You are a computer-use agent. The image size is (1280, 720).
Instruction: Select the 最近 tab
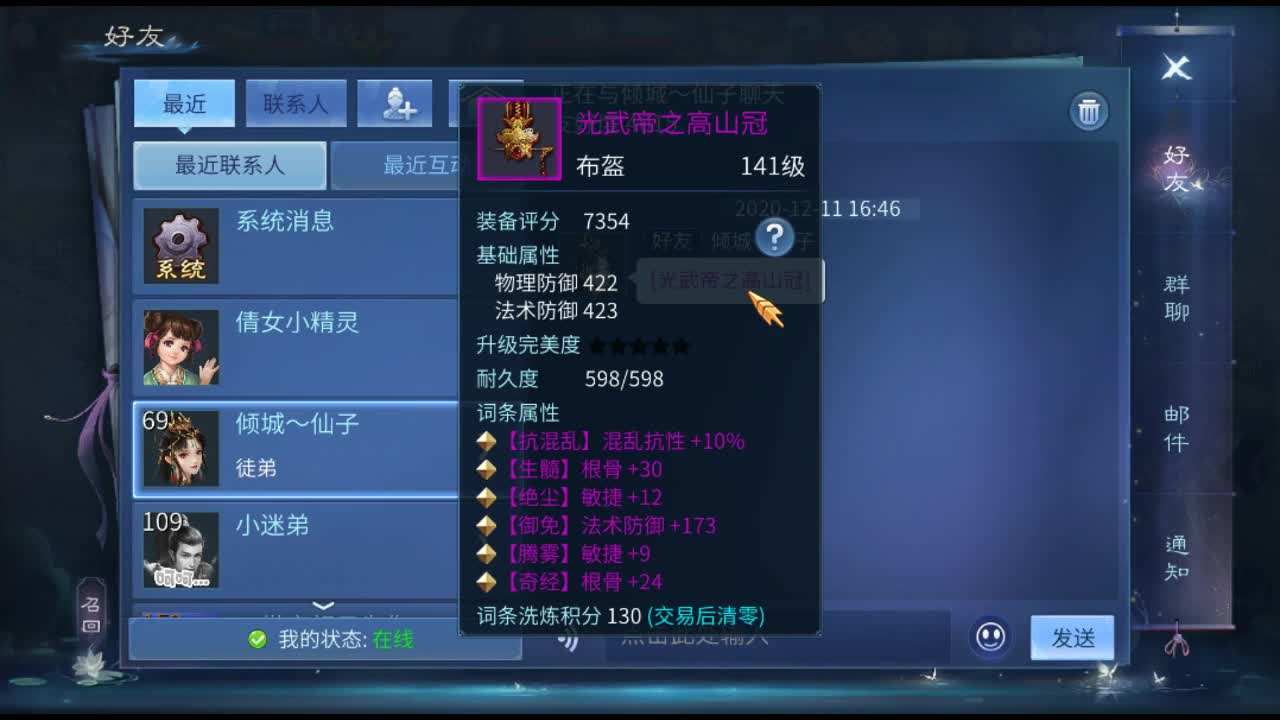click(184, 103)
